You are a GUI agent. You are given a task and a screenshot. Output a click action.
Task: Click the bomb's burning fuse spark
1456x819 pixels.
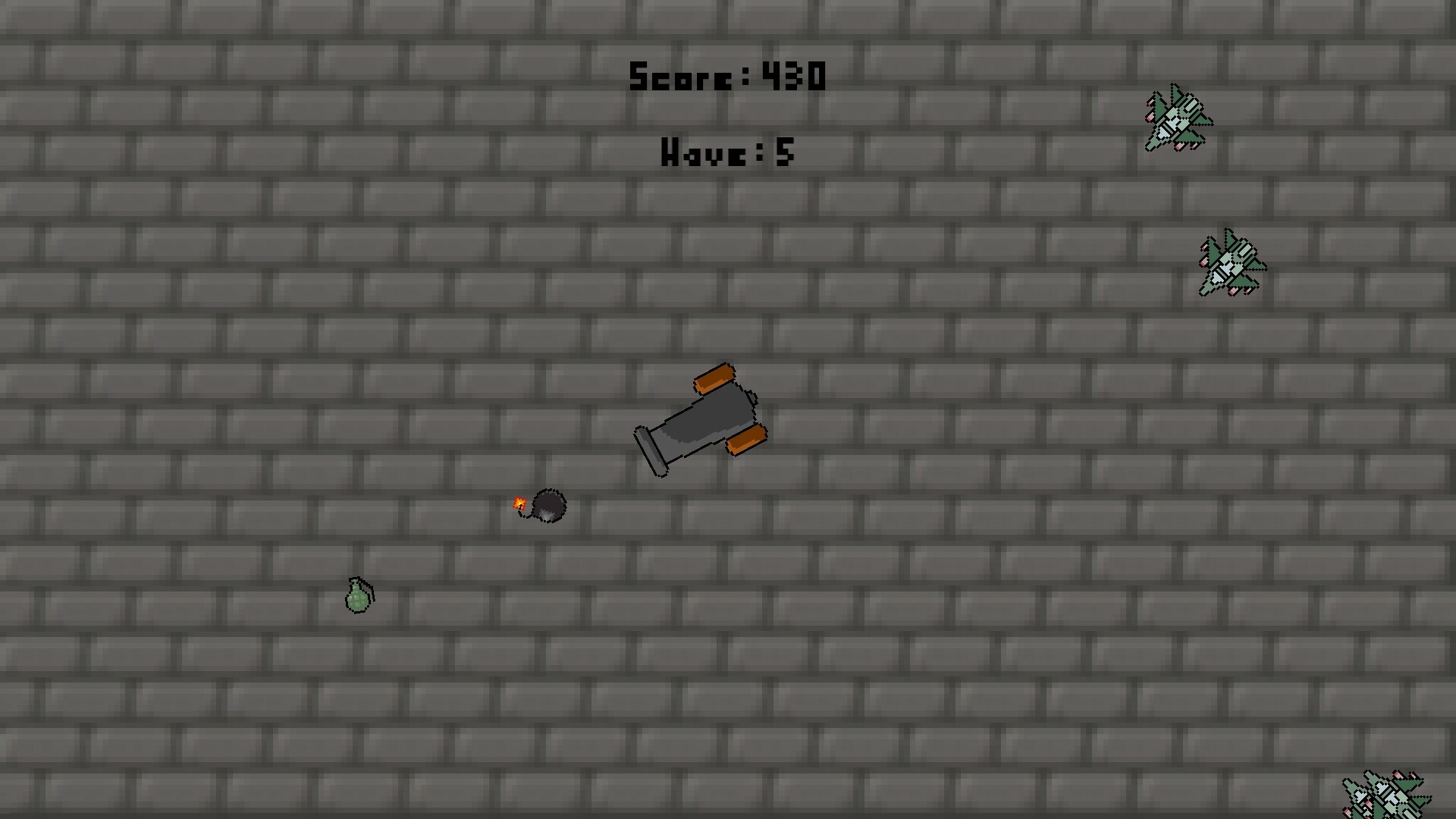pyautogui.click(x=520, y=502)
